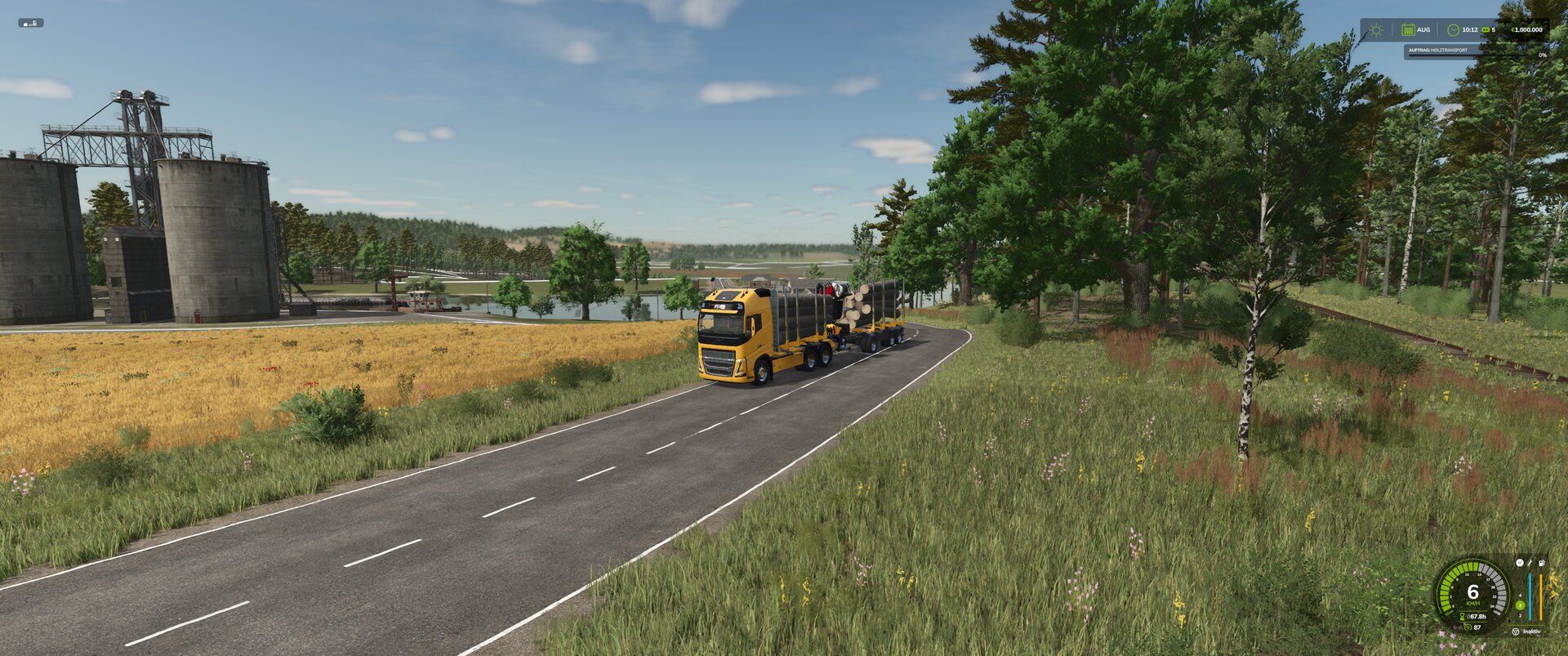
Task: Click the vehicle icon in the top-left badge
Action: 31,23
